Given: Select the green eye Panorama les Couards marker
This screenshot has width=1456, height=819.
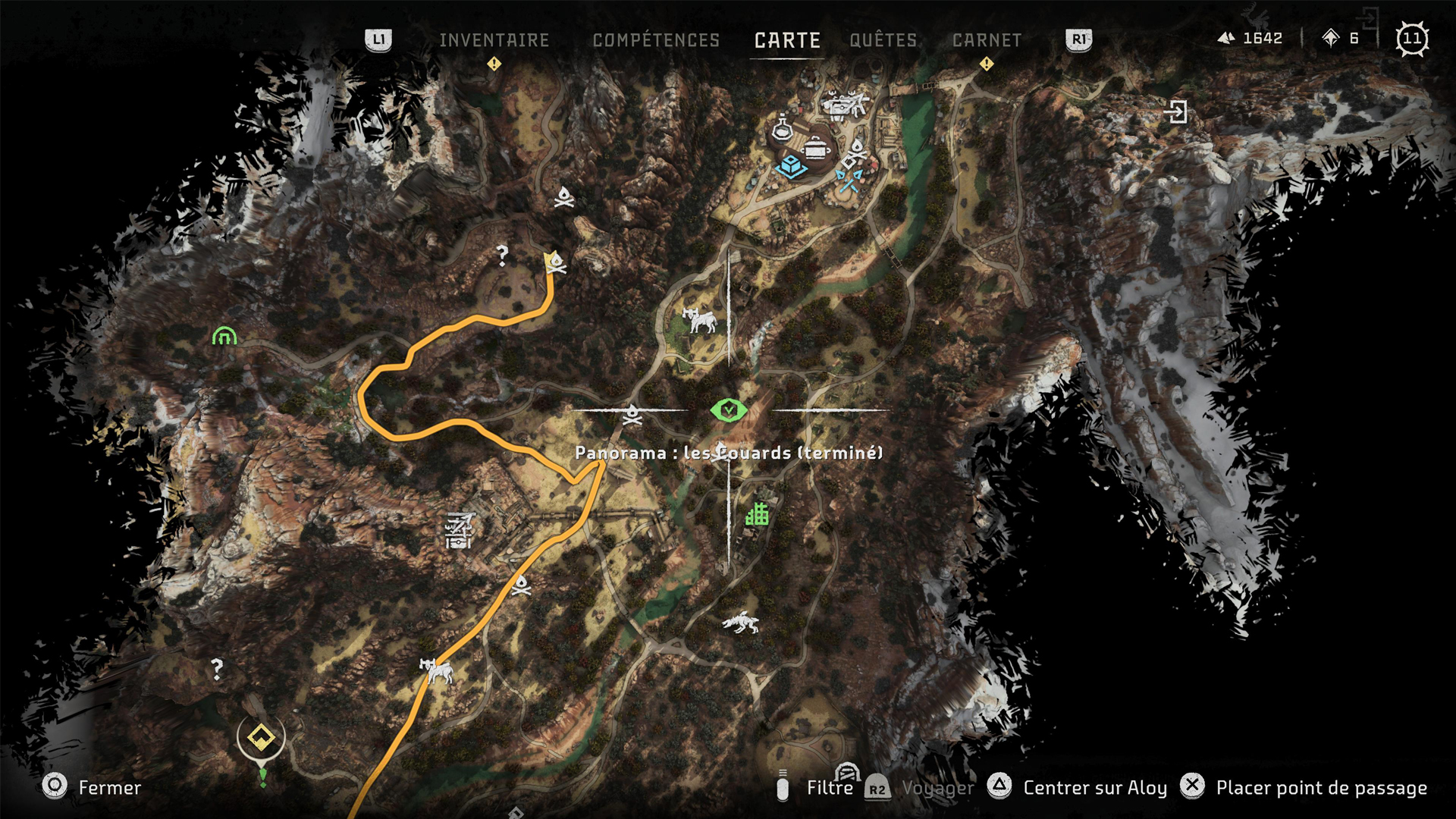Looking at the screenshot, I should tap(726, 409).
